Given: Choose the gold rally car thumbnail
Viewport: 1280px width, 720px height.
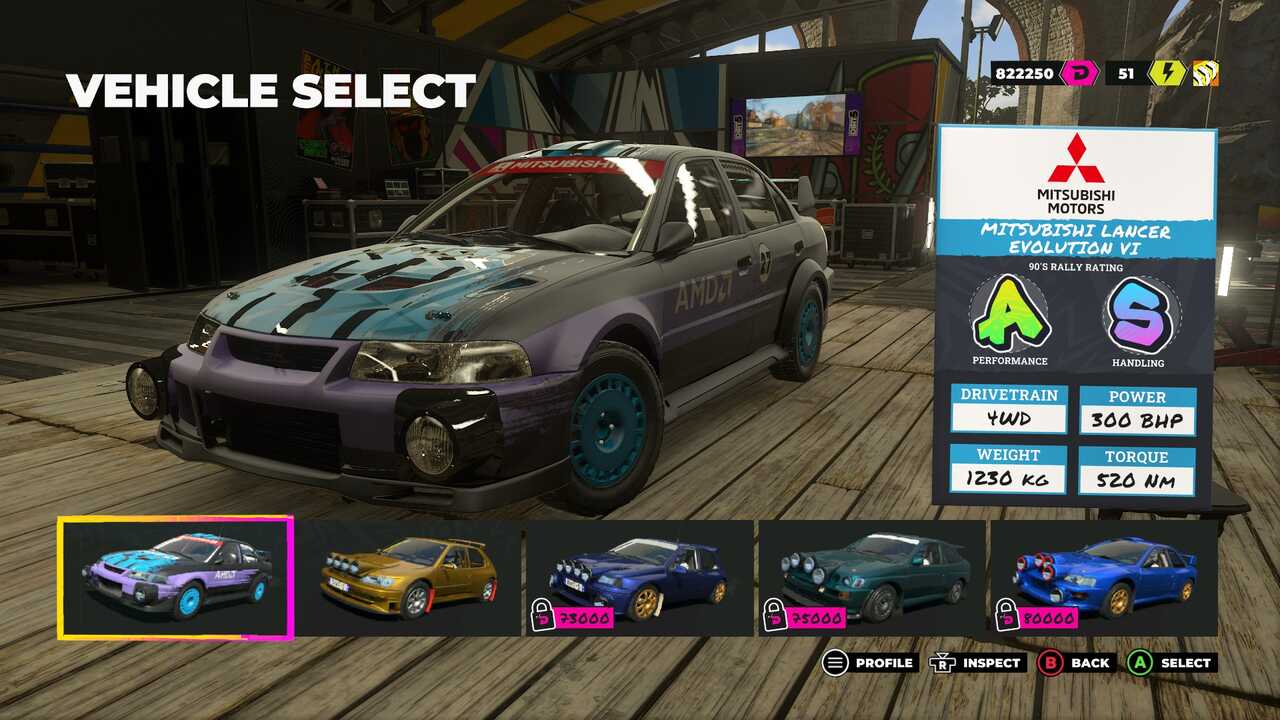Looking at the screenshot, I should tap(408, 578).
